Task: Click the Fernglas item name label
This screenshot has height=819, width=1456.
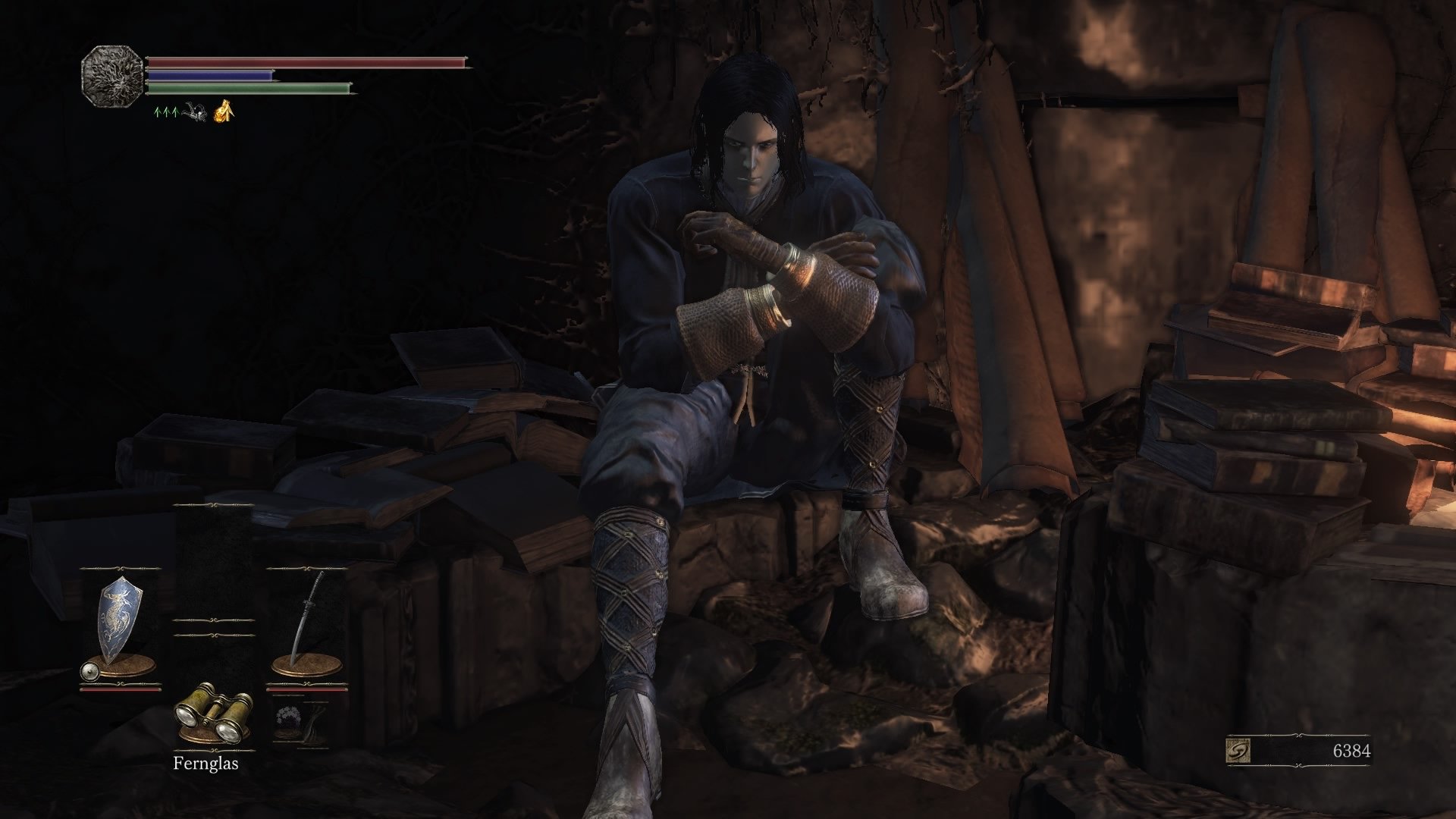Action: (x=206, y=764)
